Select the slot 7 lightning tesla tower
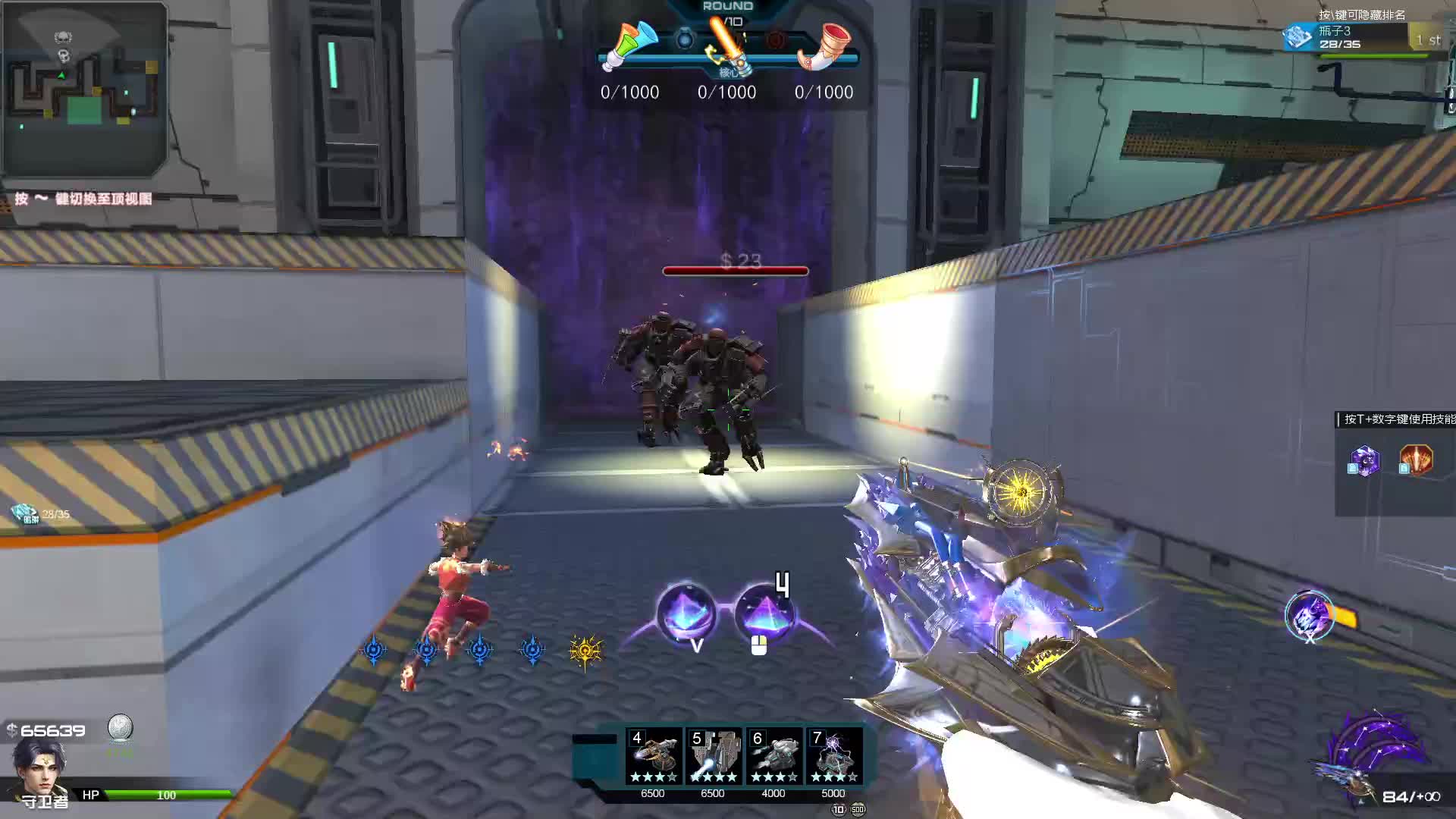Screen dimensions: 1456x819 point(833,756)
